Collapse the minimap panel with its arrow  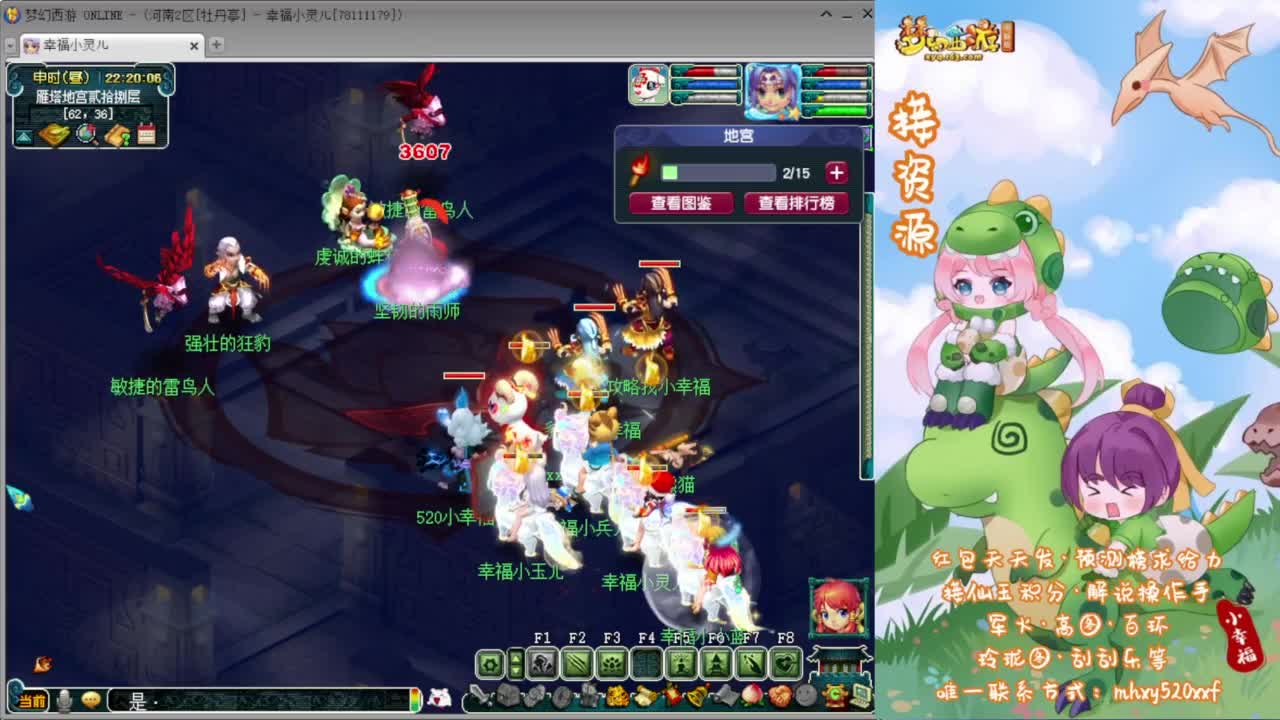24,134
